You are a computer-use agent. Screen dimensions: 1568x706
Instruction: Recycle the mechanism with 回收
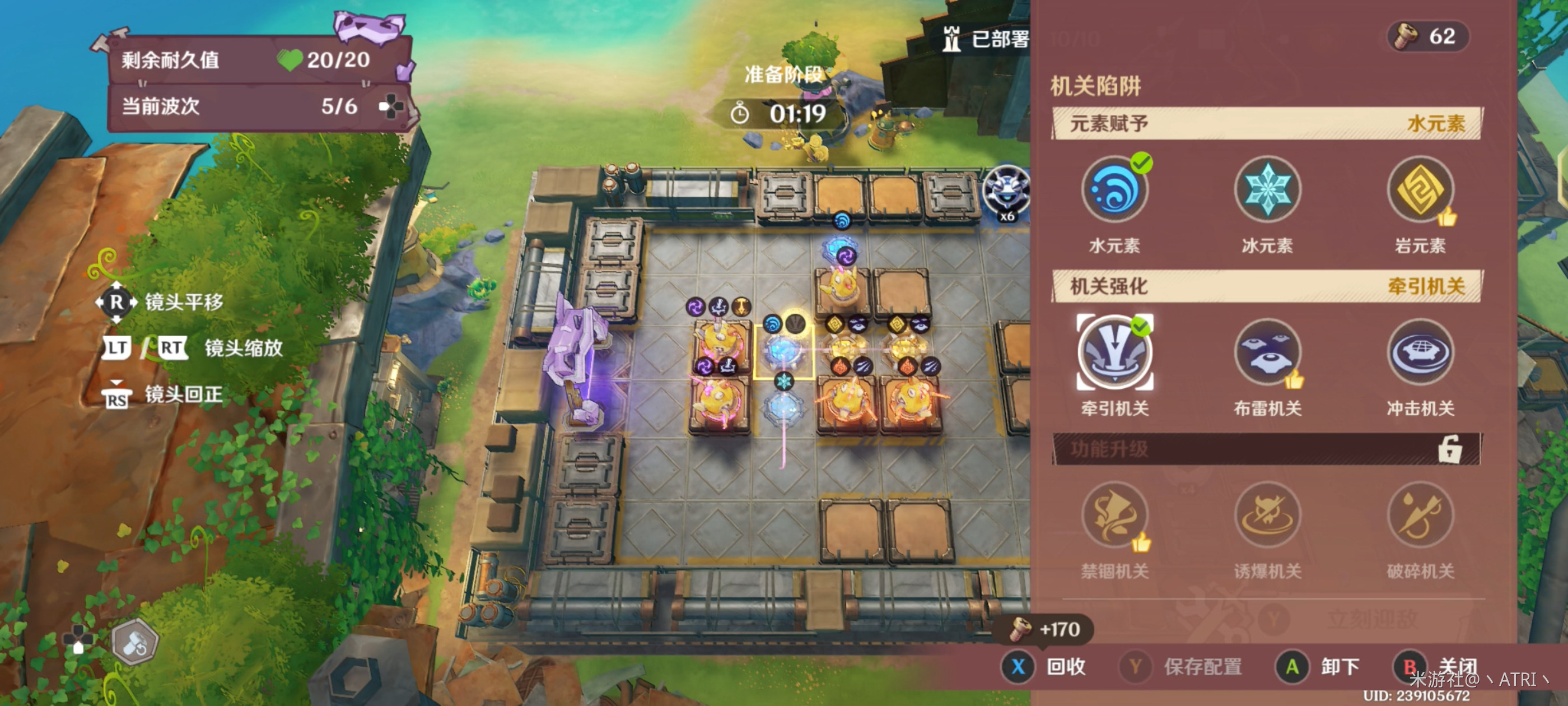pyautogui.click(x=1043, y=666)
